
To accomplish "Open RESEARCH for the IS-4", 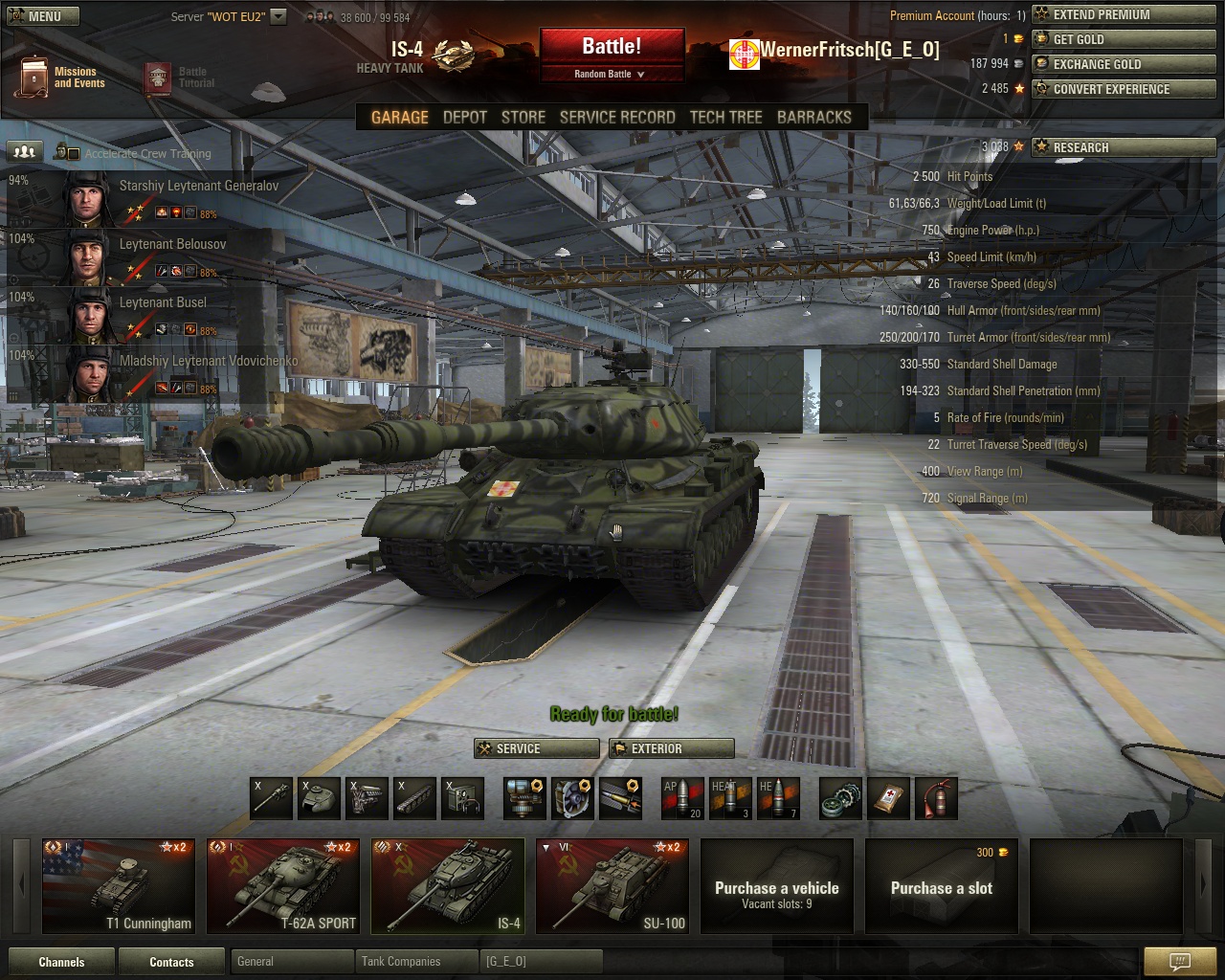I will 1123,147.
